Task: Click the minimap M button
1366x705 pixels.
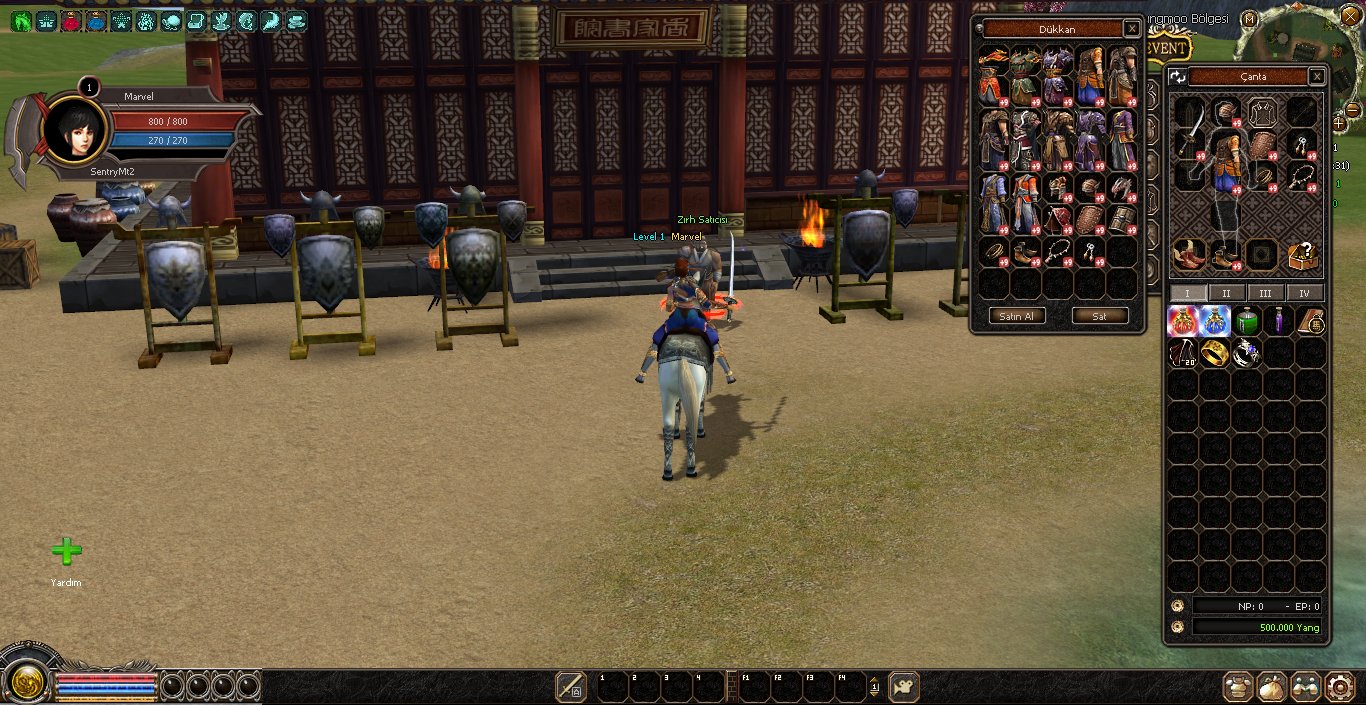Action: tap(1250, 19)
